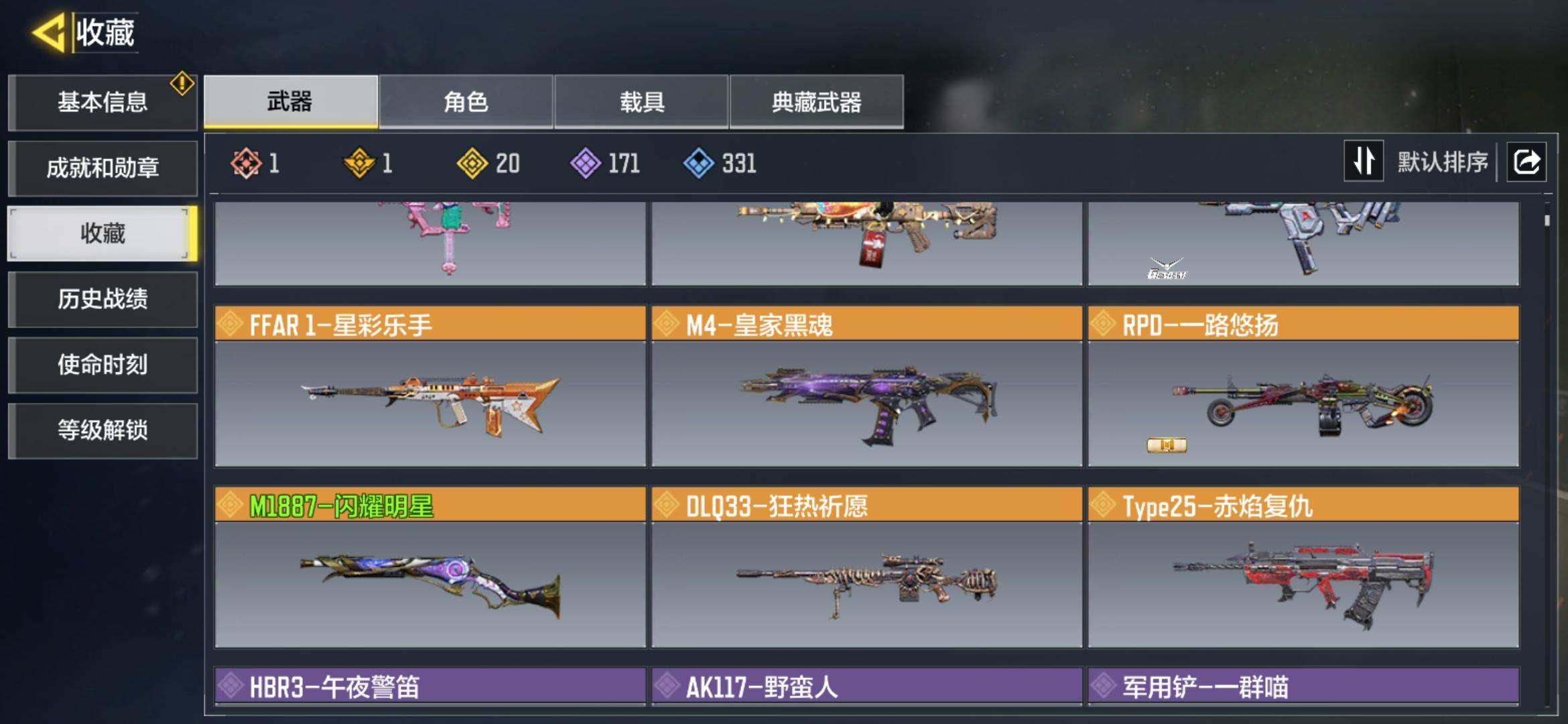The width and height of the screenshot is (1568, 724).
Task: Click the 历史战绩 sidebar button
Action: (x=102, y=300)
